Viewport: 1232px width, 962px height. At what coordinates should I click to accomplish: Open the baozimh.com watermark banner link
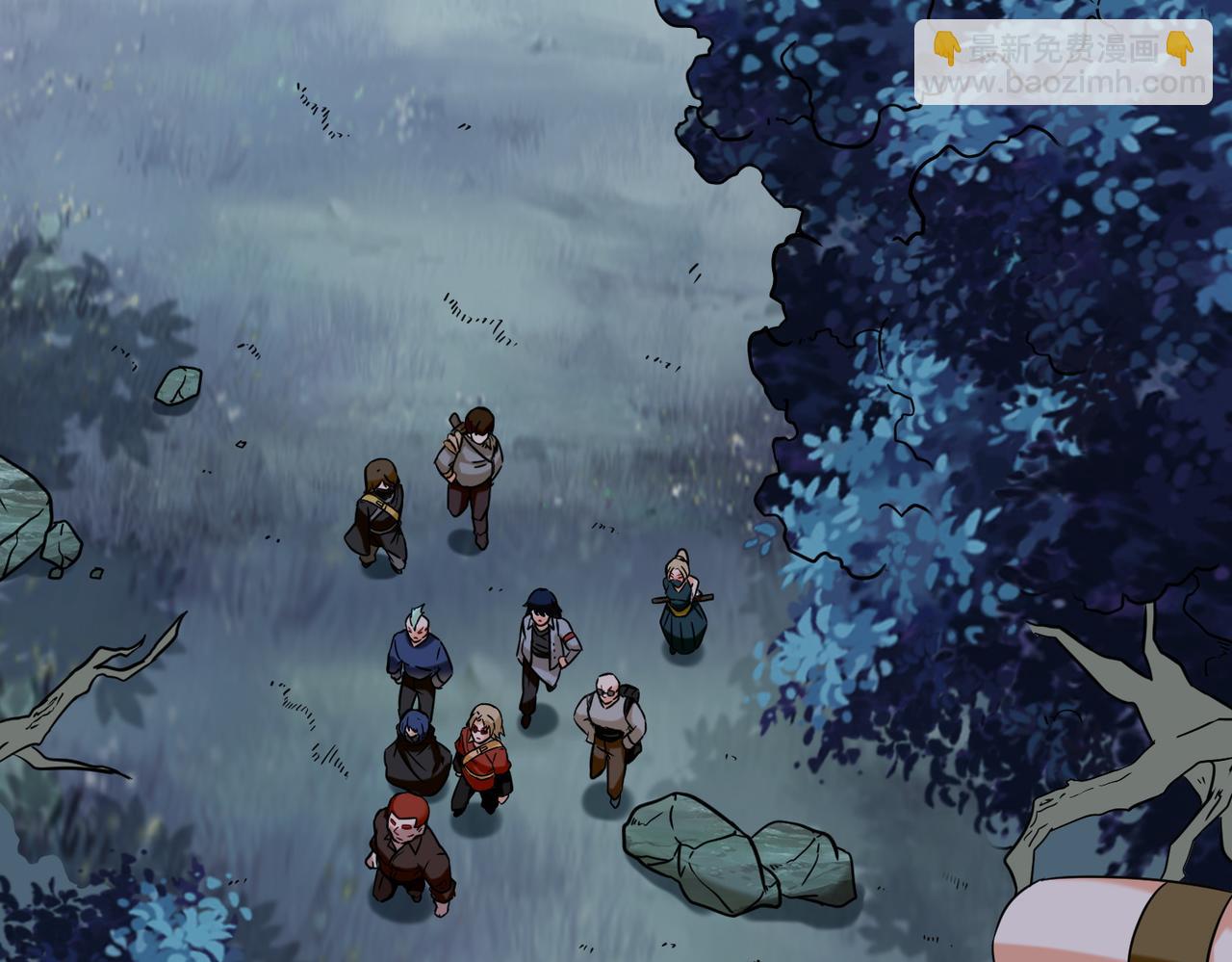[1063, 64]
